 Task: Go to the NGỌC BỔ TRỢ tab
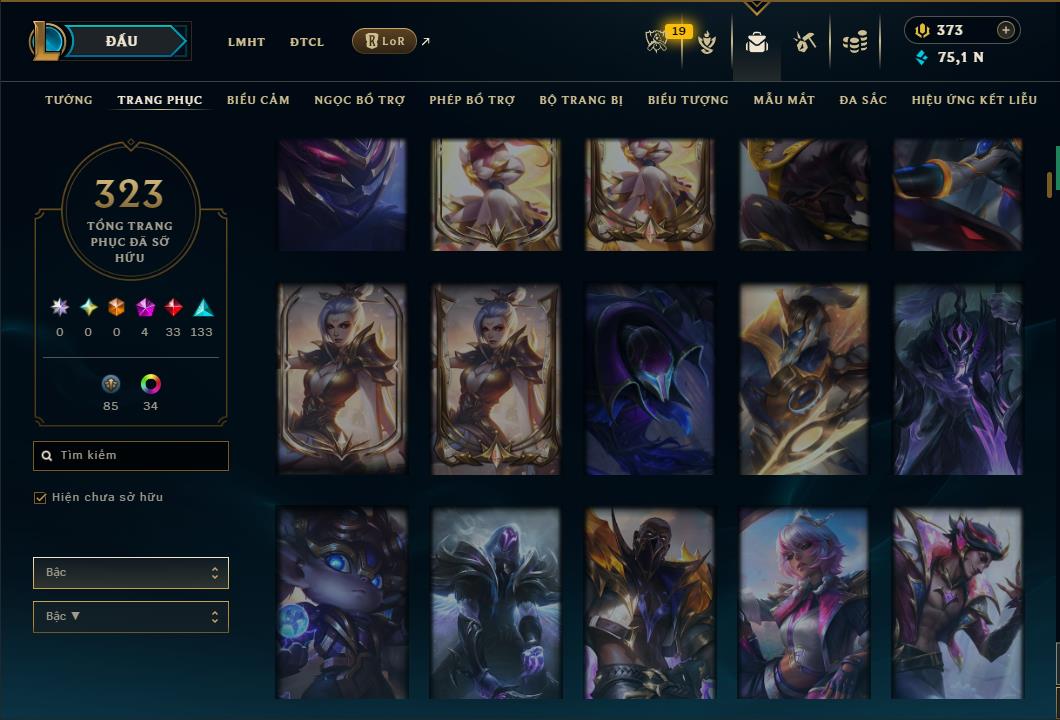coord(359,100)
